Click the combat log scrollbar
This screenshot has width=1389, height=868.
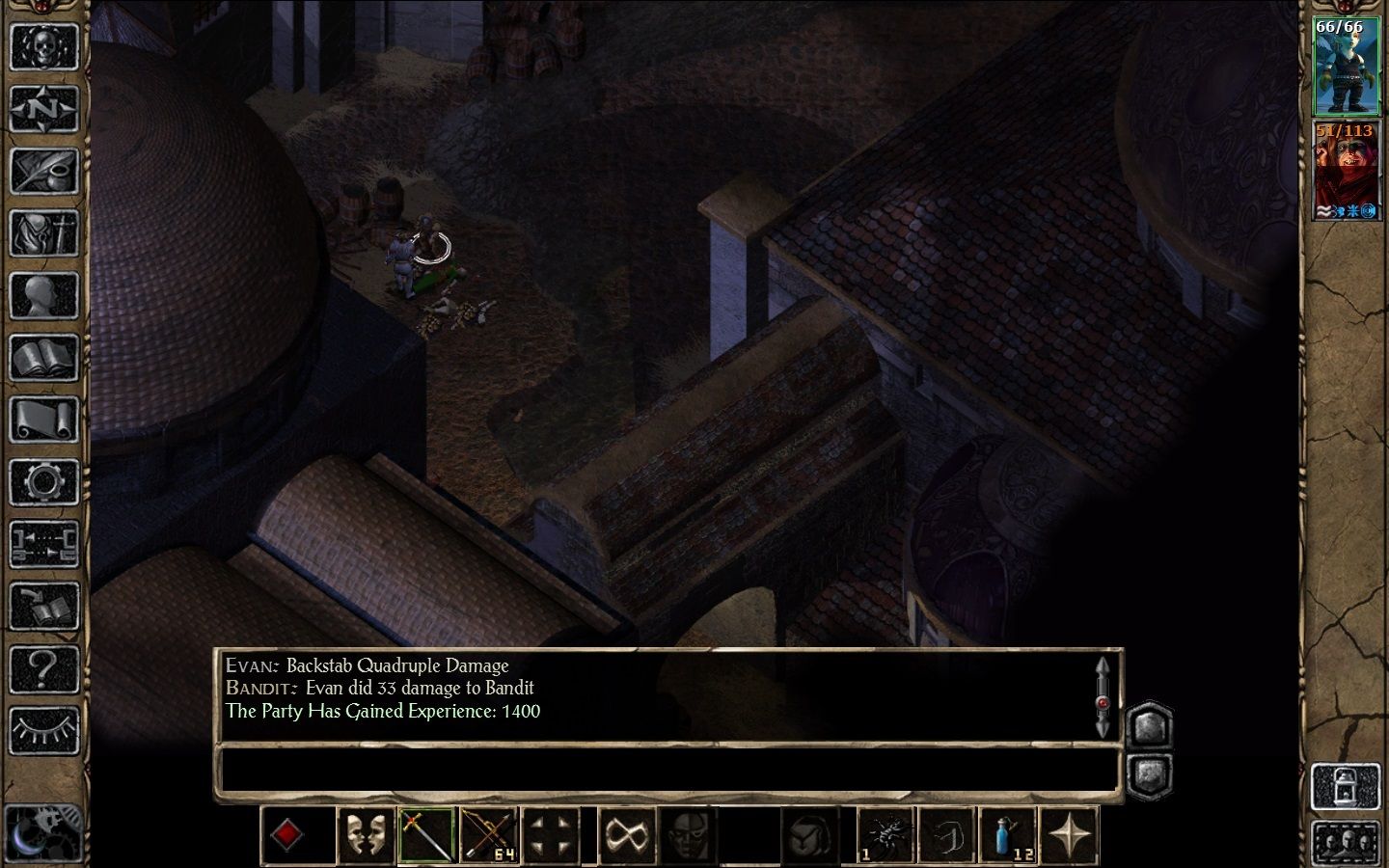[x=1103, y=695]
